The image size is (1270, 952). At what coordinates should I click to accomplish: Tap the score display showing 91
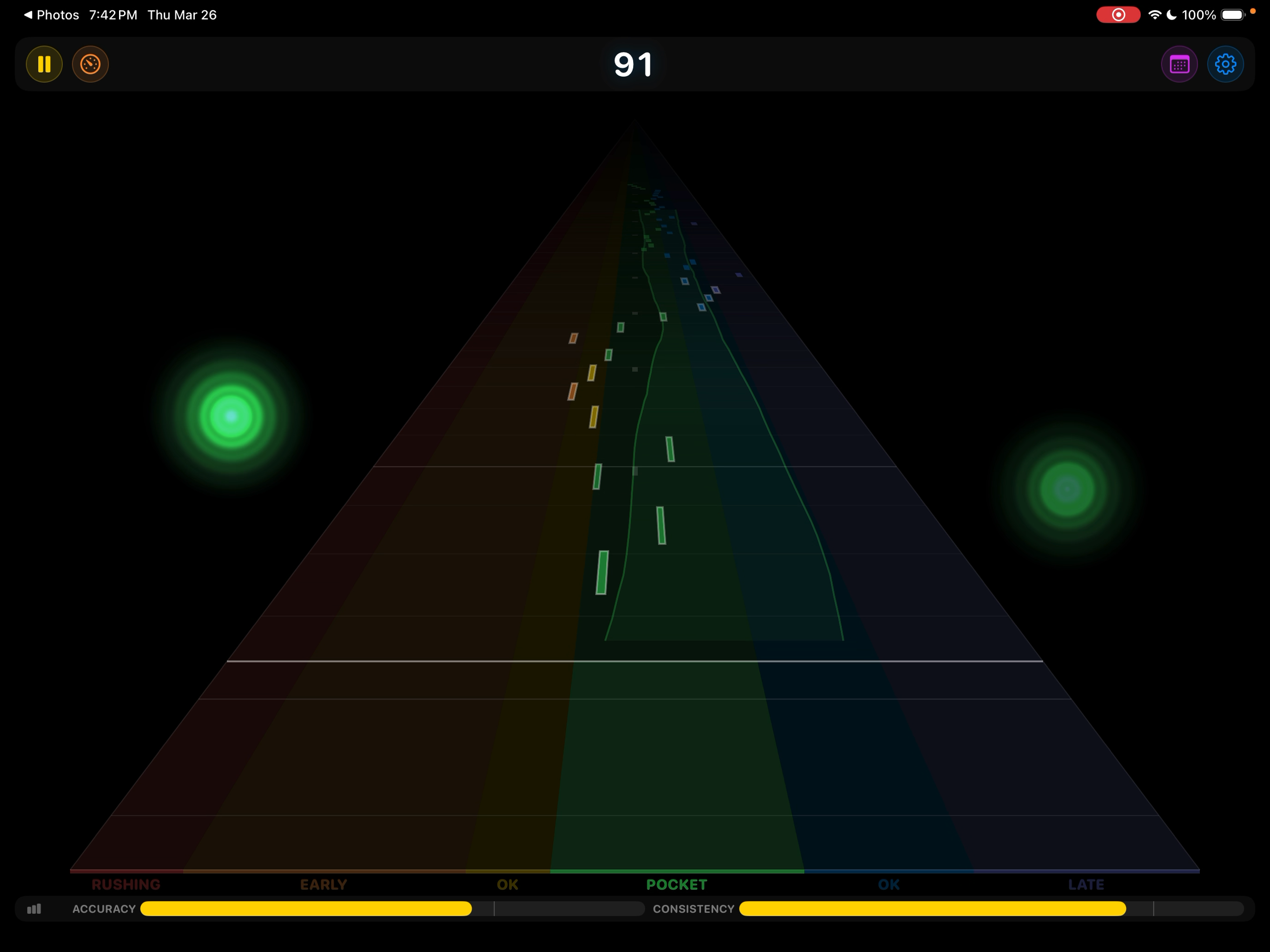[x=633, y=64]
